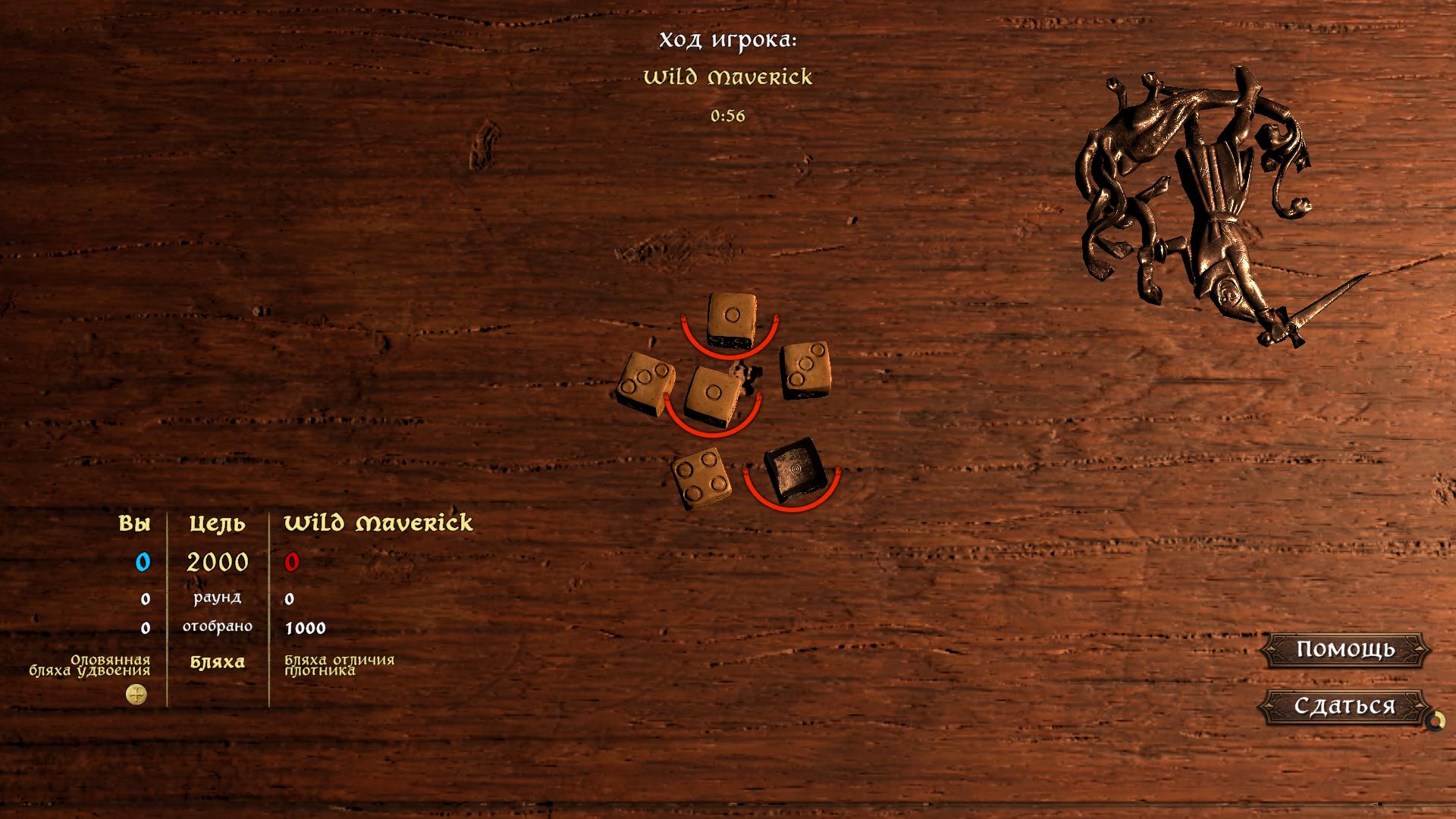Click the Wild Maverick score column header
Screen dimensions: 1456x819
click(378, 523)
